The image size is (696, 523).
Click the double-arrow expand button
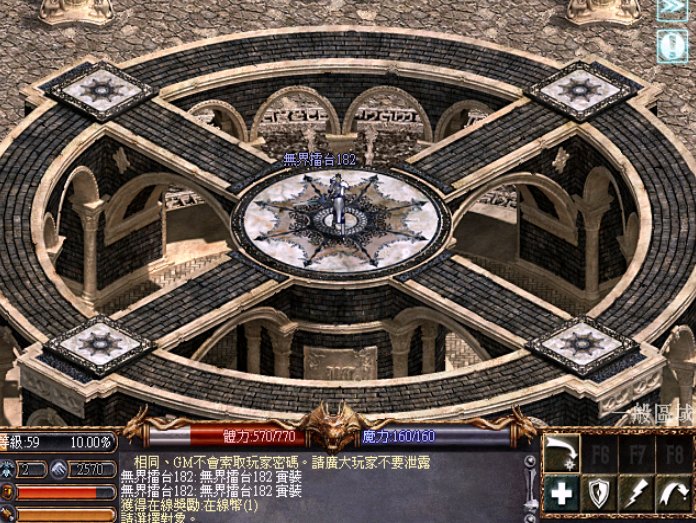(x=672, y=10)
